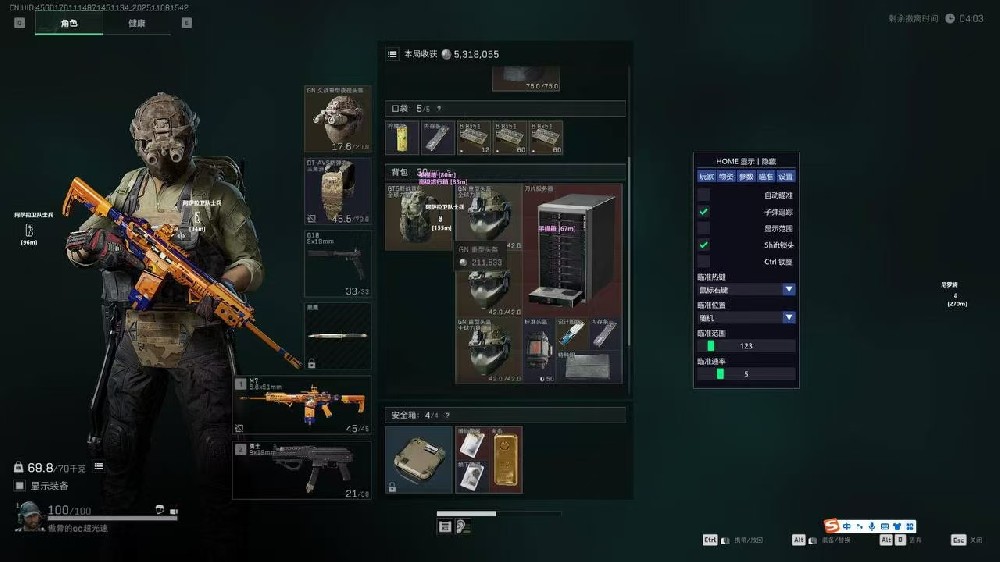Select the backpack item in safe box
Viewport: 1000px width, 562px height.
click(x=419, y=459)
